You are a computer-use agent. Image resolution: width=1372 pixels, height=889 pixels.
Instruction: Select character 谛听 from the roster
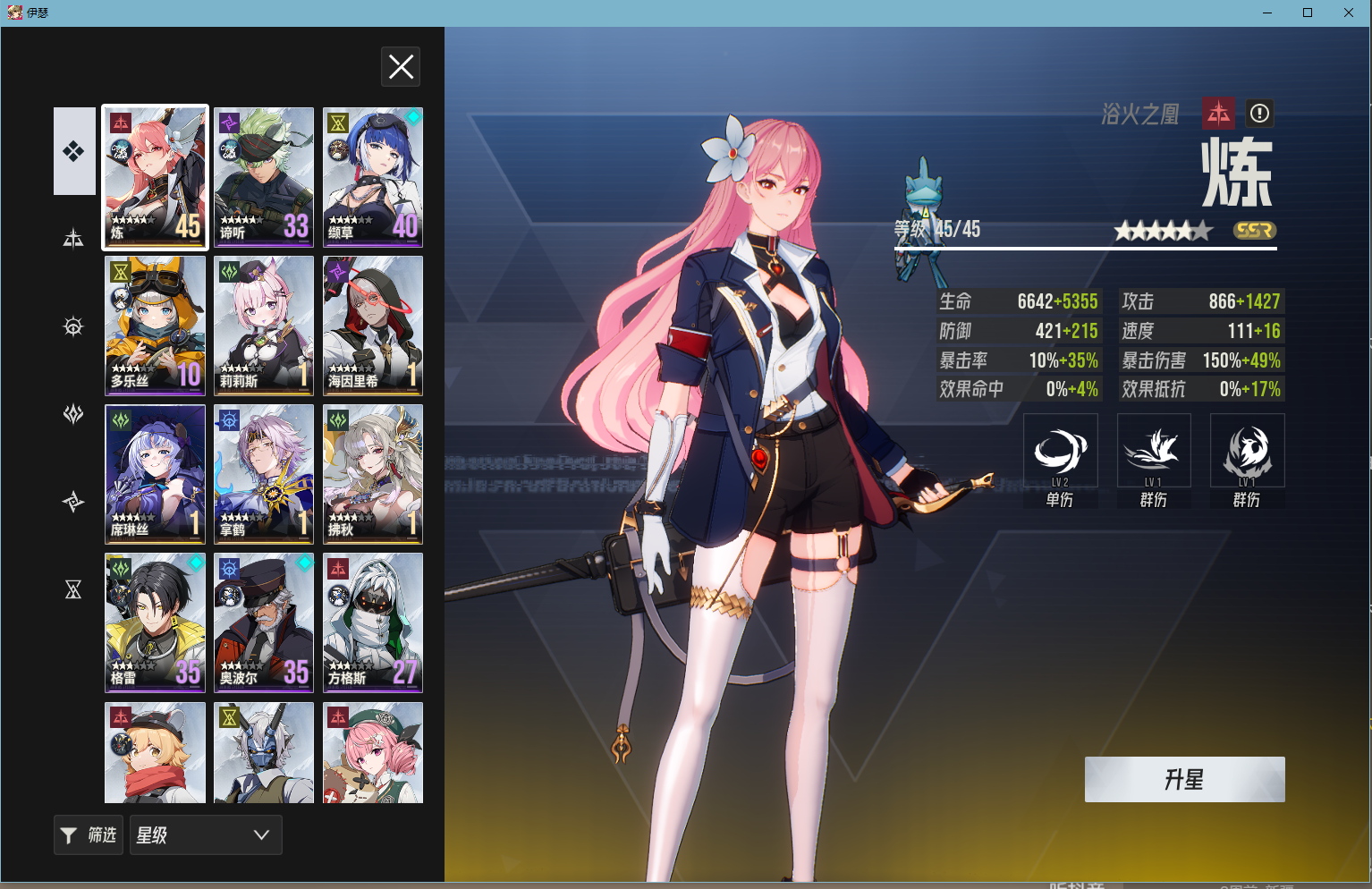click(263, 176)
